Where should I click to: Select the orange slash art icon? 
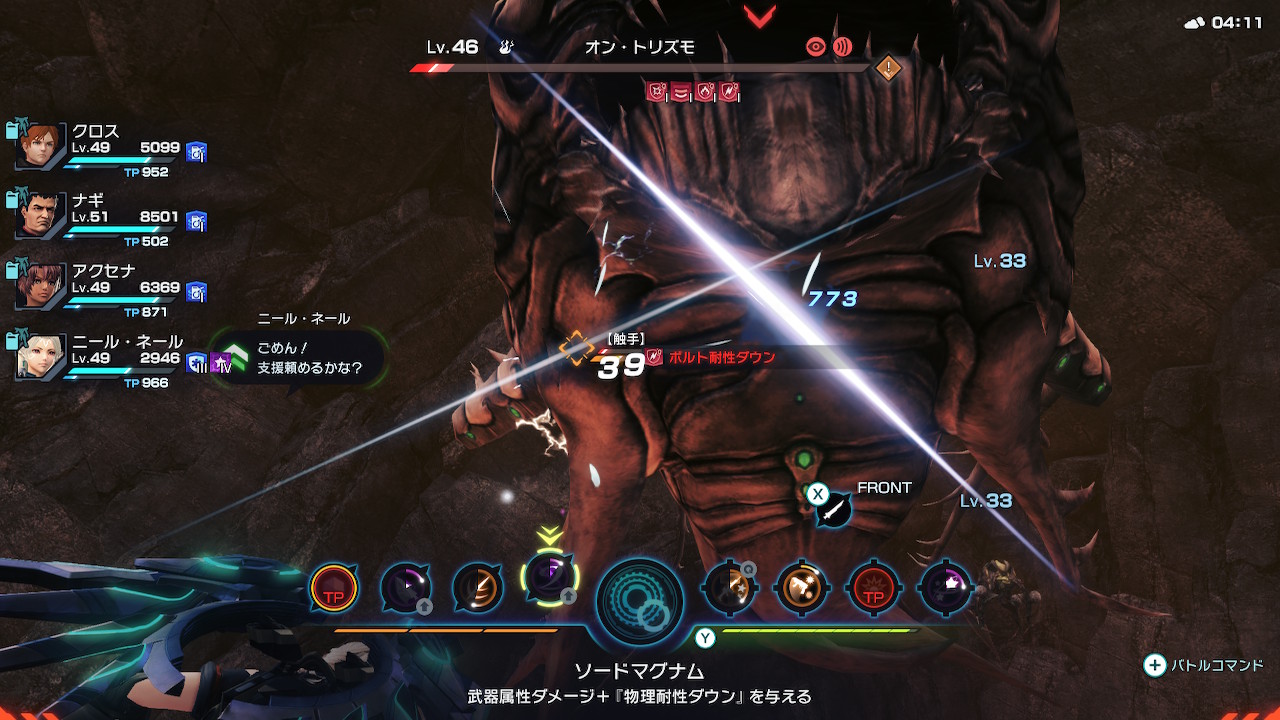point(476,587)
